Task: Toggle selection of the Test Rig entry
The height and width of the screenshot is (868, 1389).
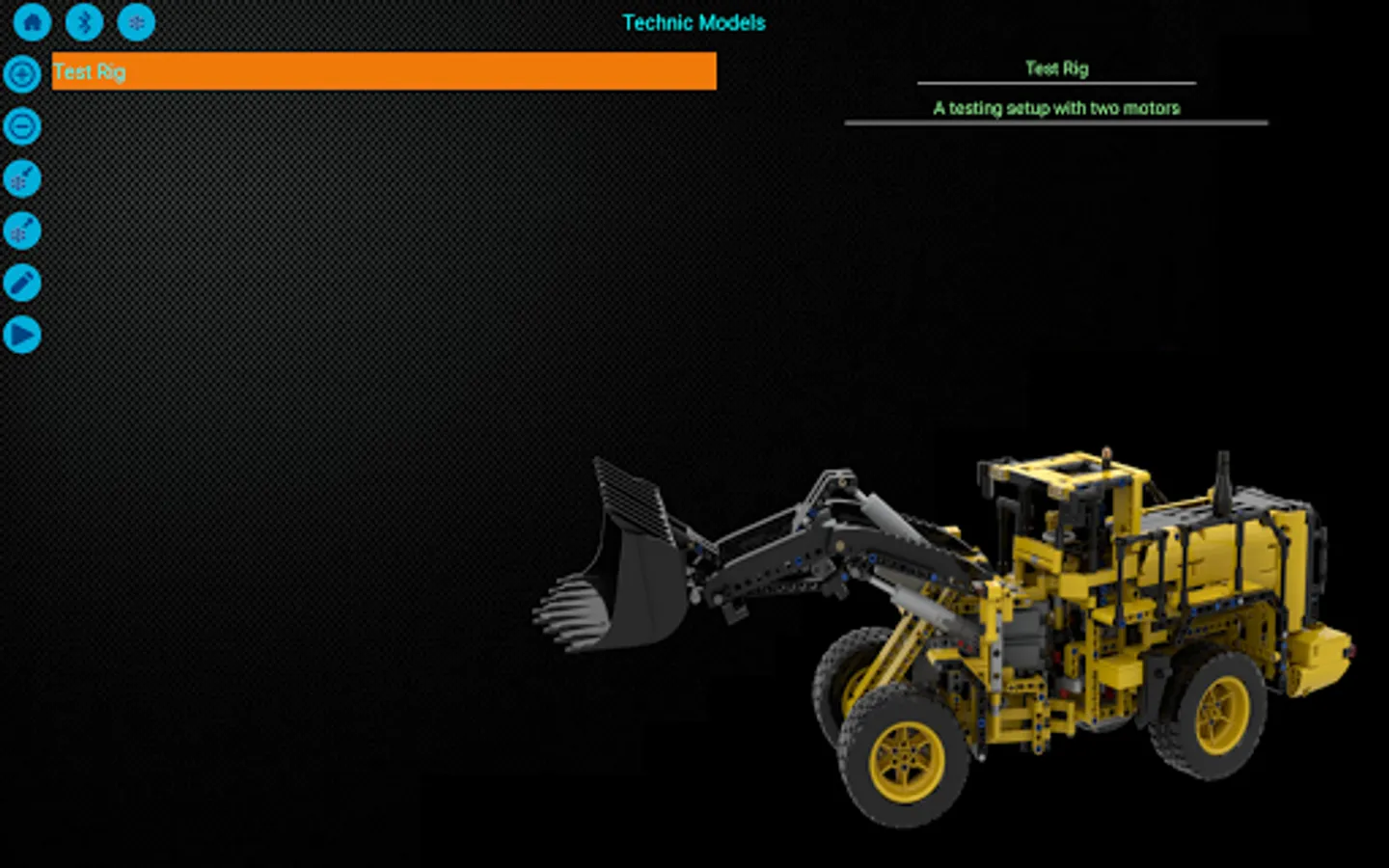Action: pos(383,70)
